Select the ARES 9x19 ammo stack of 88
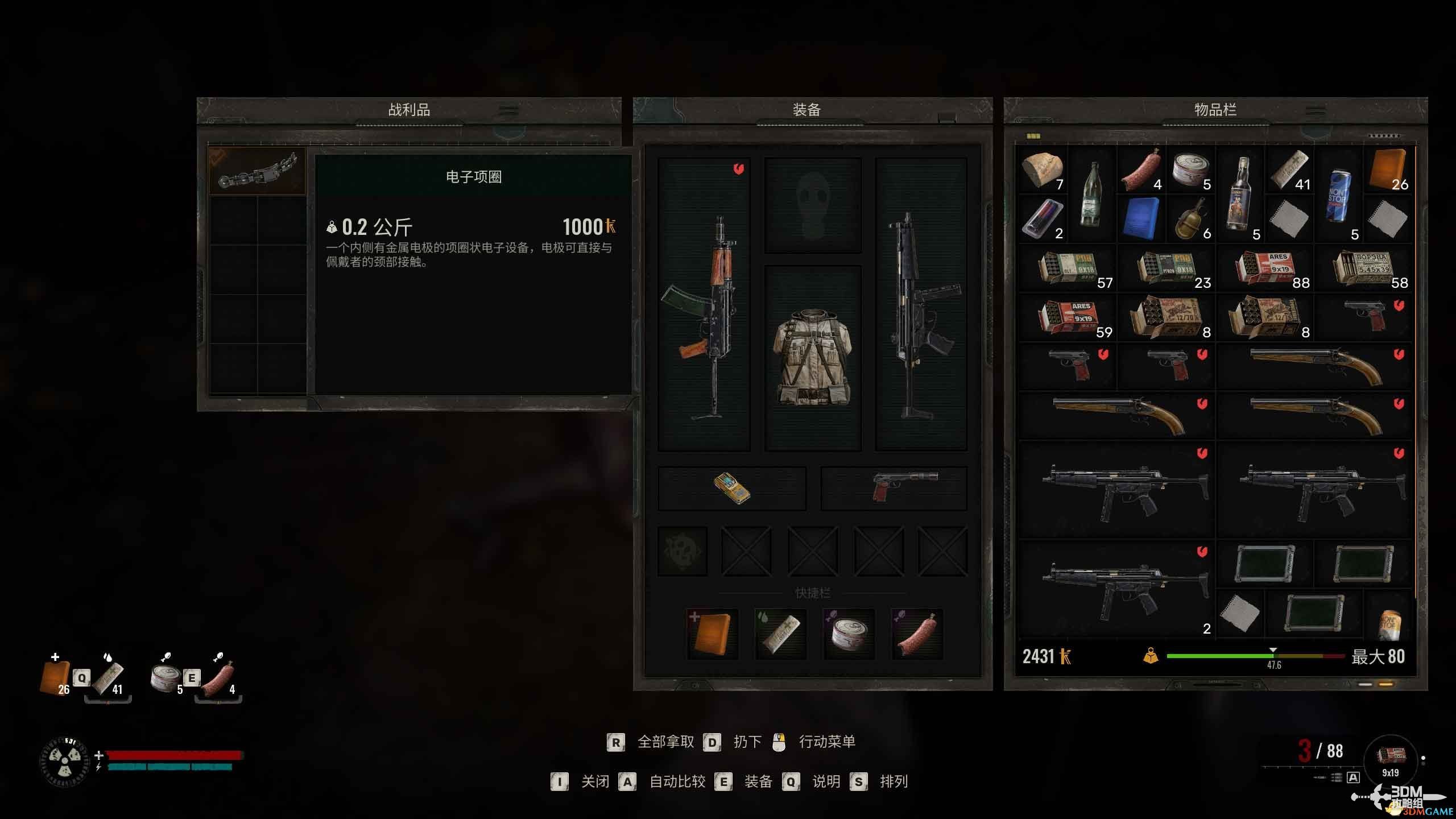 1266,268
